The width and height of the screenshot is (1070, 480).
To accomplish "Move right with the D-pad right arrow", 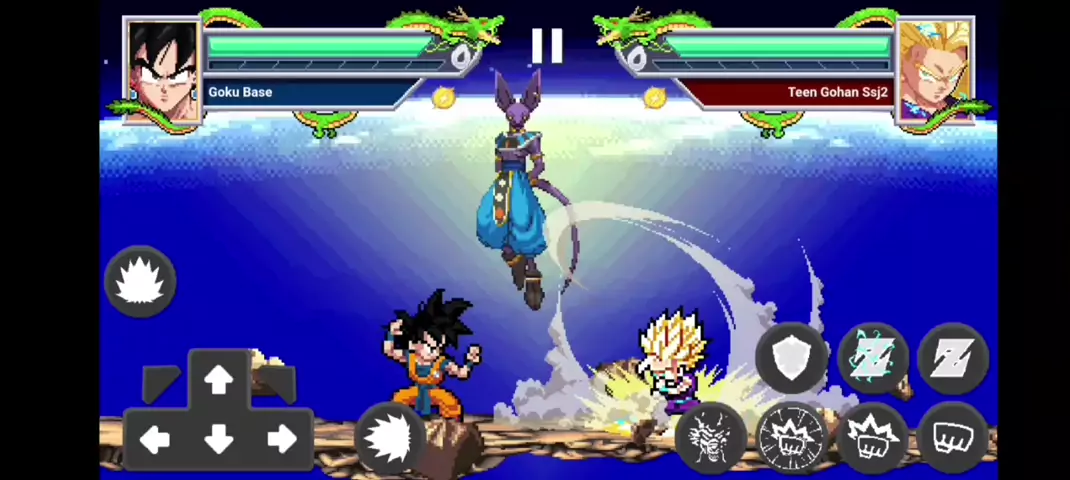I will coord(282,439).
